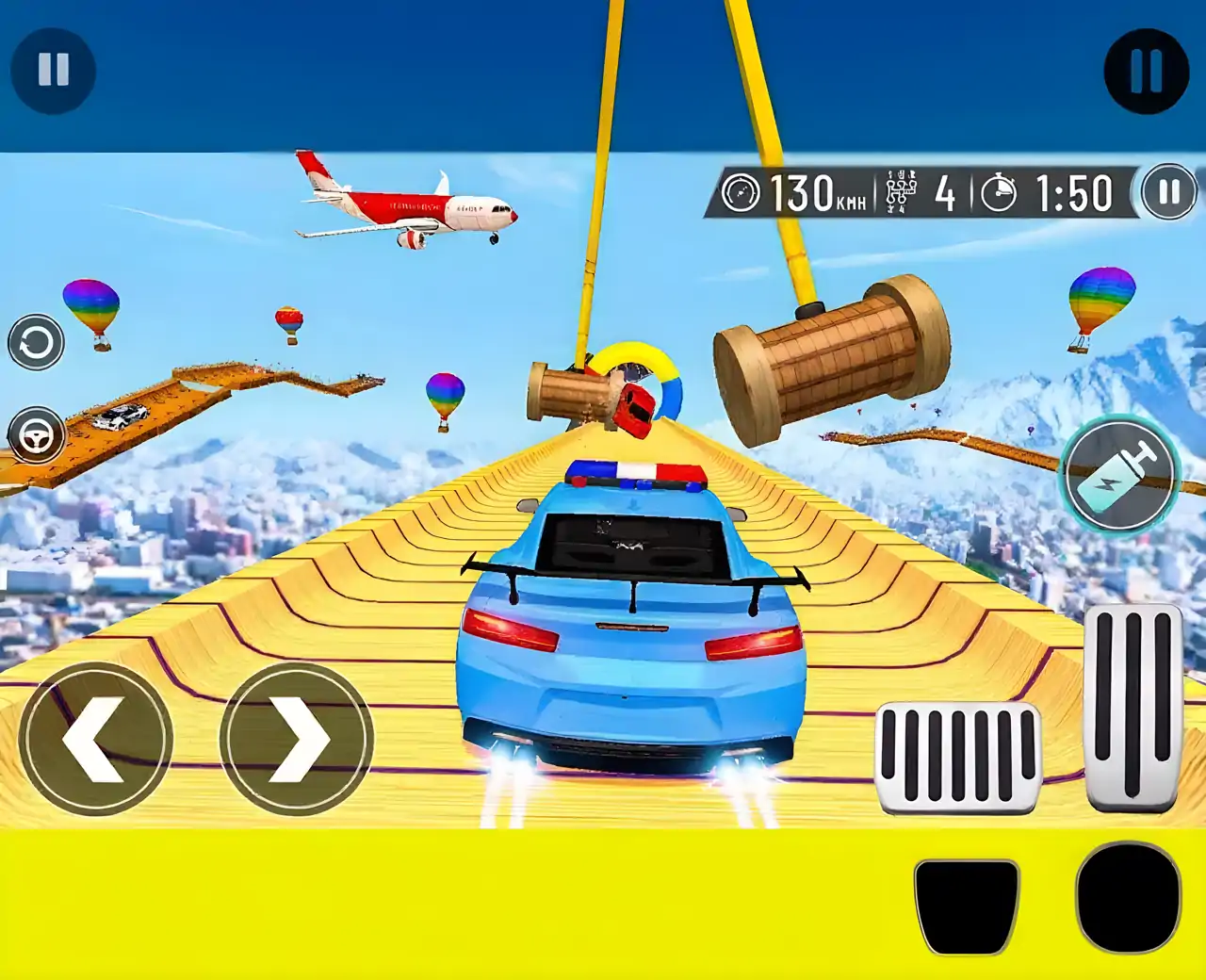
Task: Steer right with the right arrow button
Action: point(297,739)
